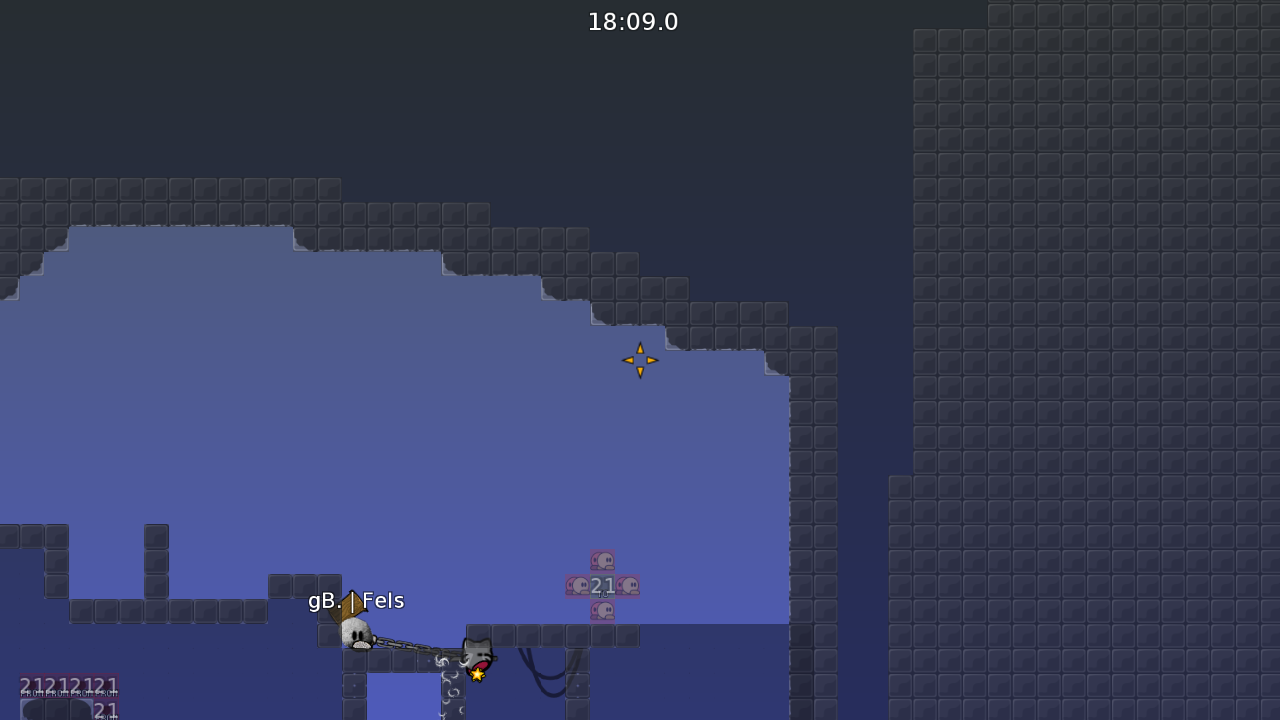Screen dimensions: 1280x720
Task: Click the right ghost icon of the pink cross
Action: click(627, 584)
